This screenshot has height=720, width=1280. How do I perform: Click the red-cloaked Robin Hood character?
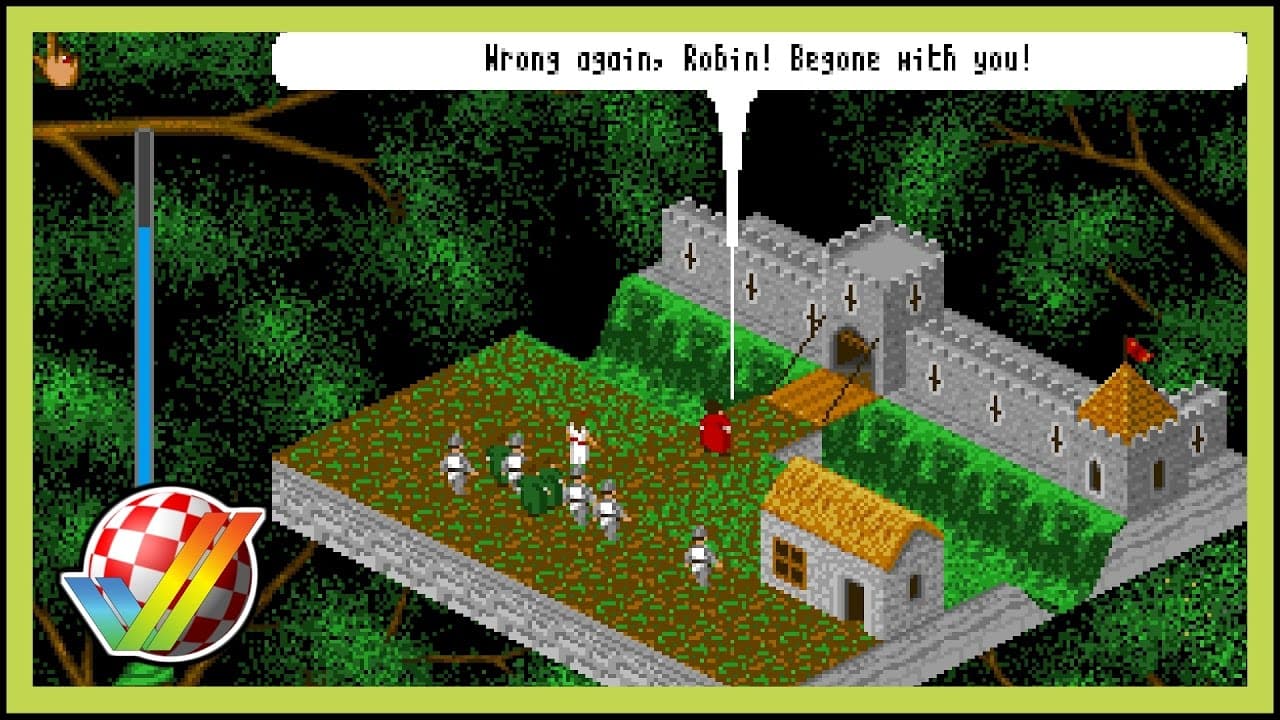coord(716,428)
